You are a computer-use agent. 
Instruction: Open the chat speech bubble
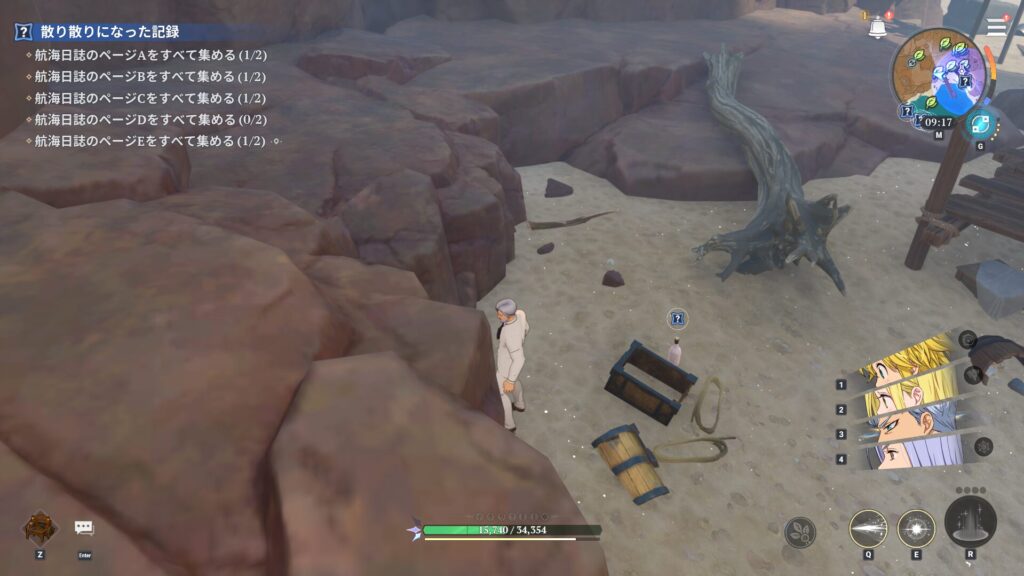click(84, 528)
